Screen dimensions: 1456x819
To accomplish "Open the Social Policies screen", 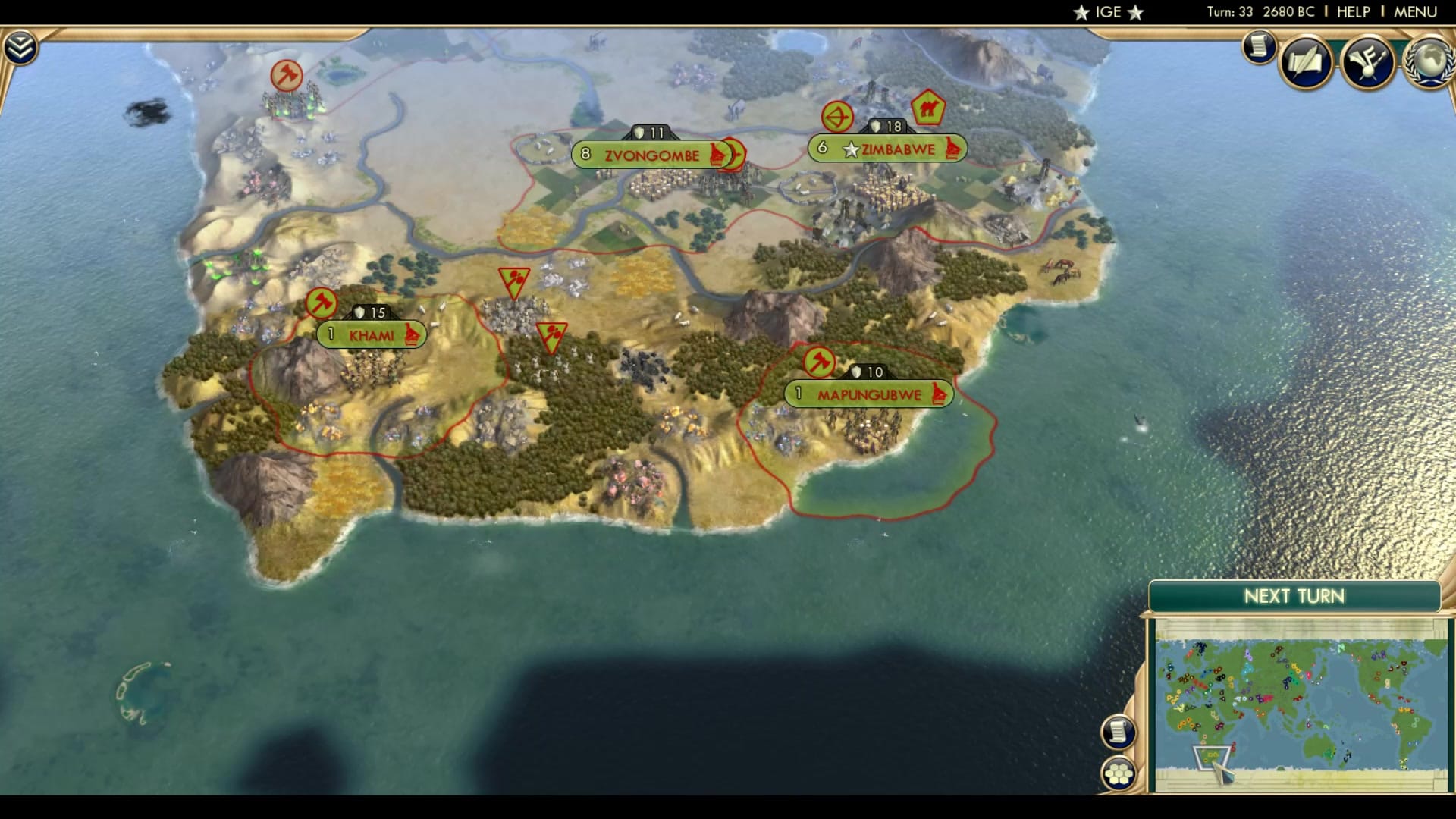I will [x=1305, y=61].
